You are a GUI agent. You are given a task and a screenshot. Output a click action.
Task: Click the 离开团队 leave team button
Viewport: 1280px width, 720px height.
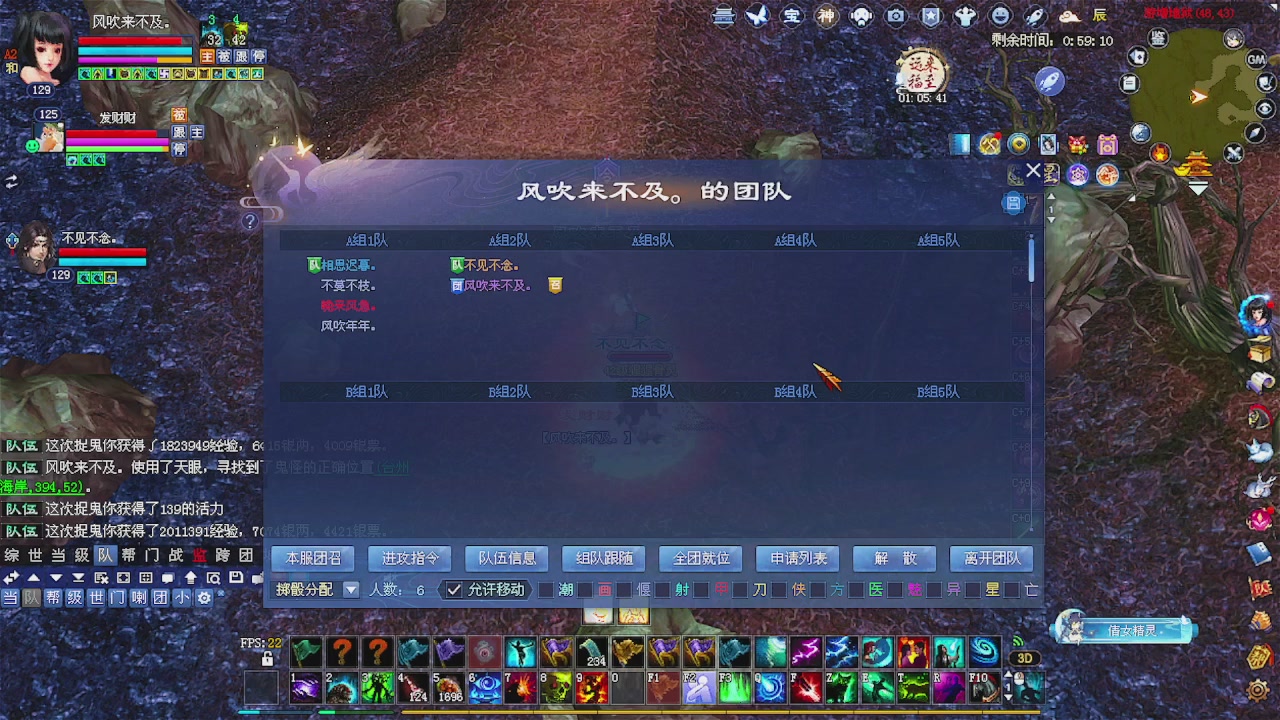point(990,558)
